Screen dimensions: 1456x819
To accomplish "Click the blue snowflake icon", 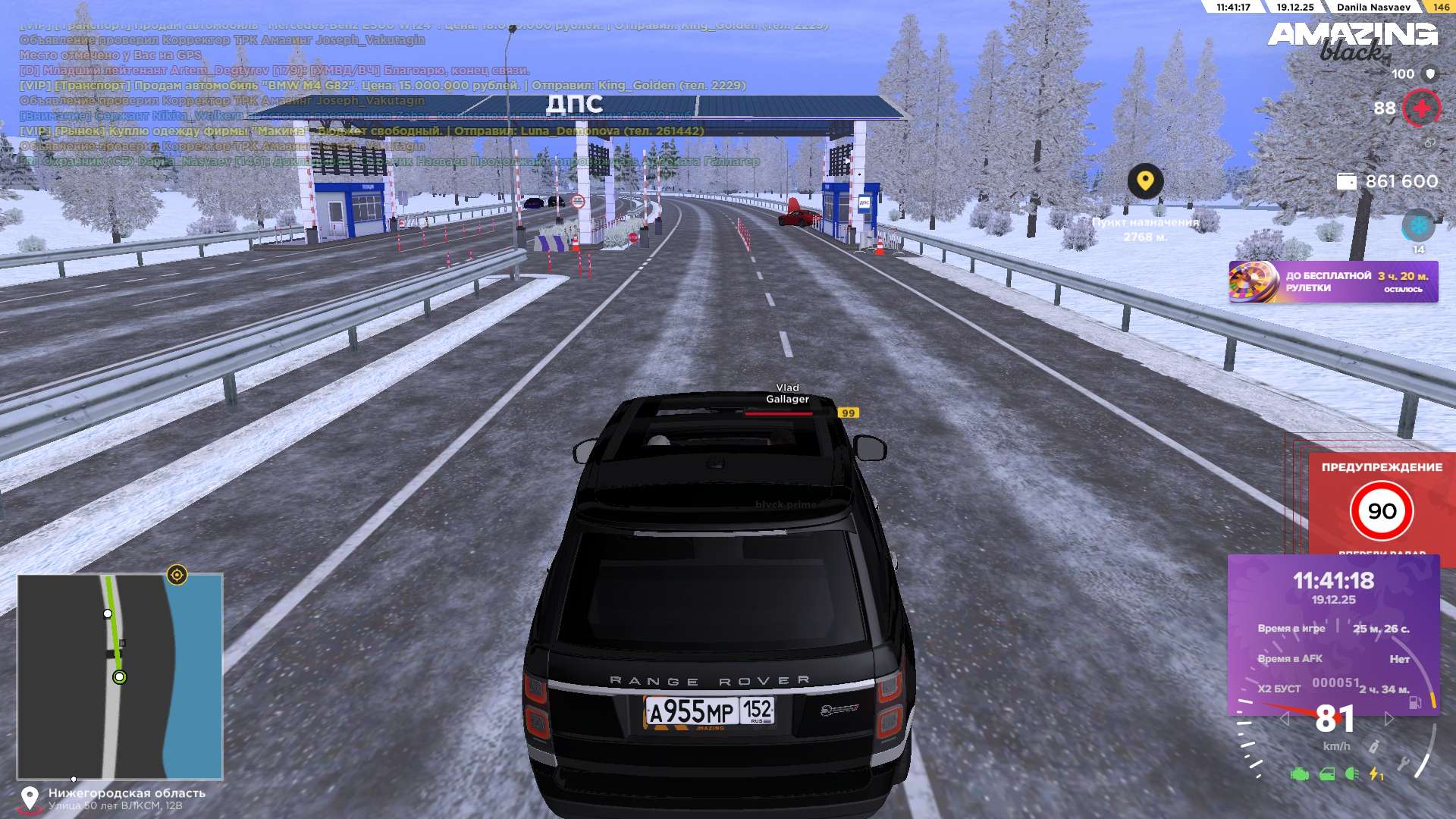I will 1417,226.
